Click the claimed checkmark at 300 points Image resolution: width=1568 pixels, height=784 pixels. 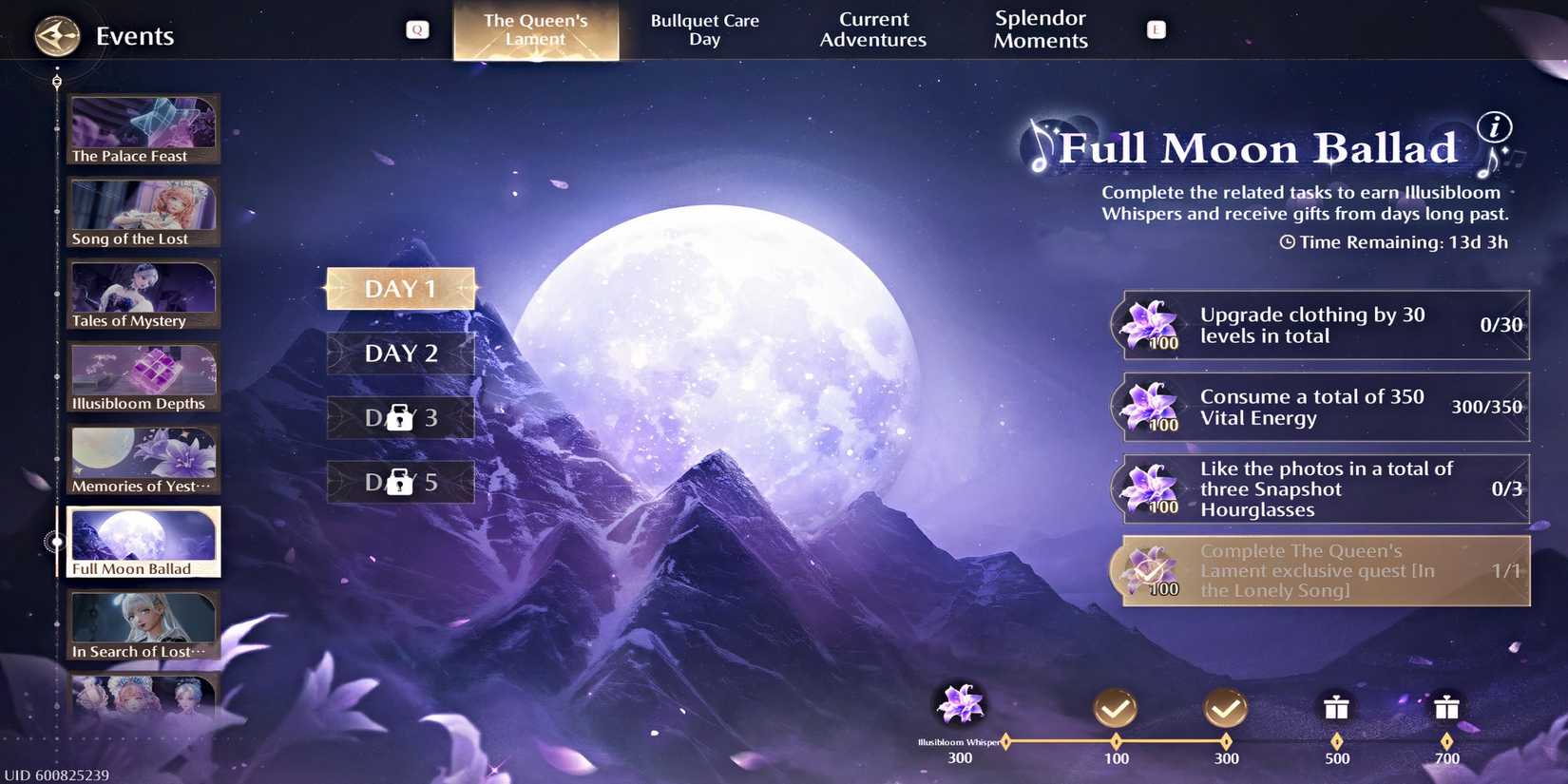click(1226, 708)
